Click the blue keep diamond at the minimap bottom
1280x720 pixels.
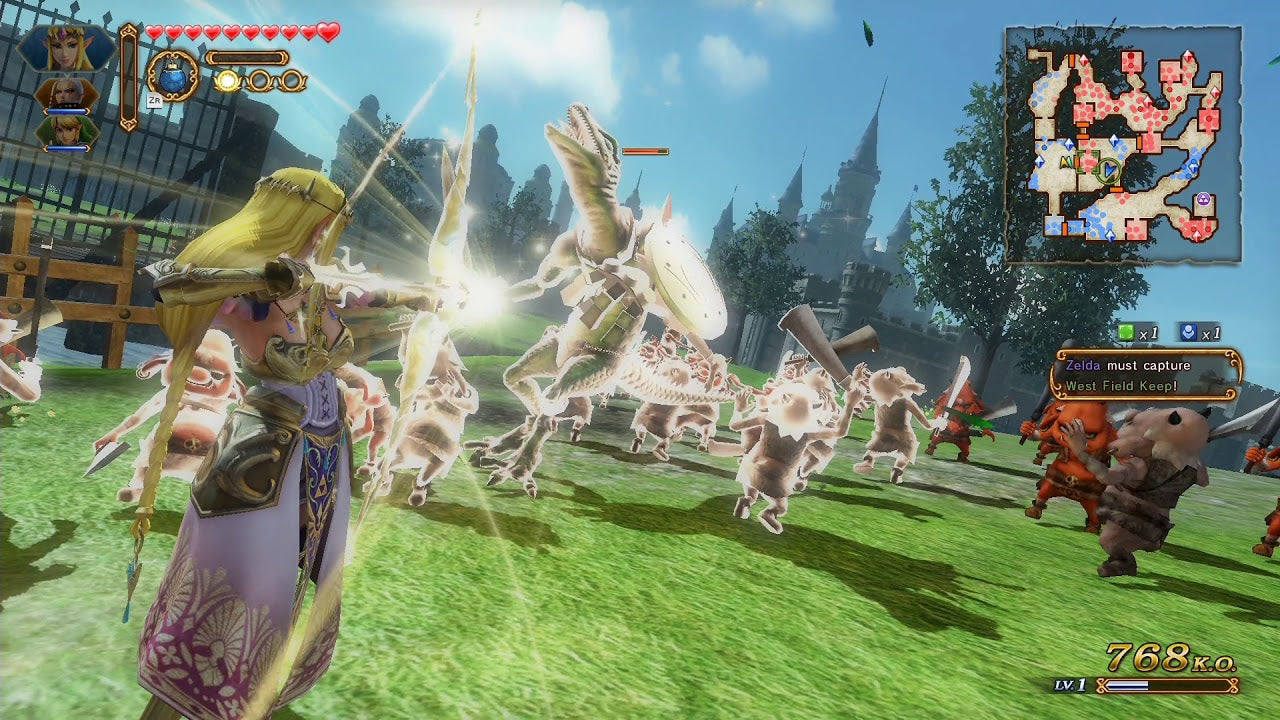tap(1110, 234)
